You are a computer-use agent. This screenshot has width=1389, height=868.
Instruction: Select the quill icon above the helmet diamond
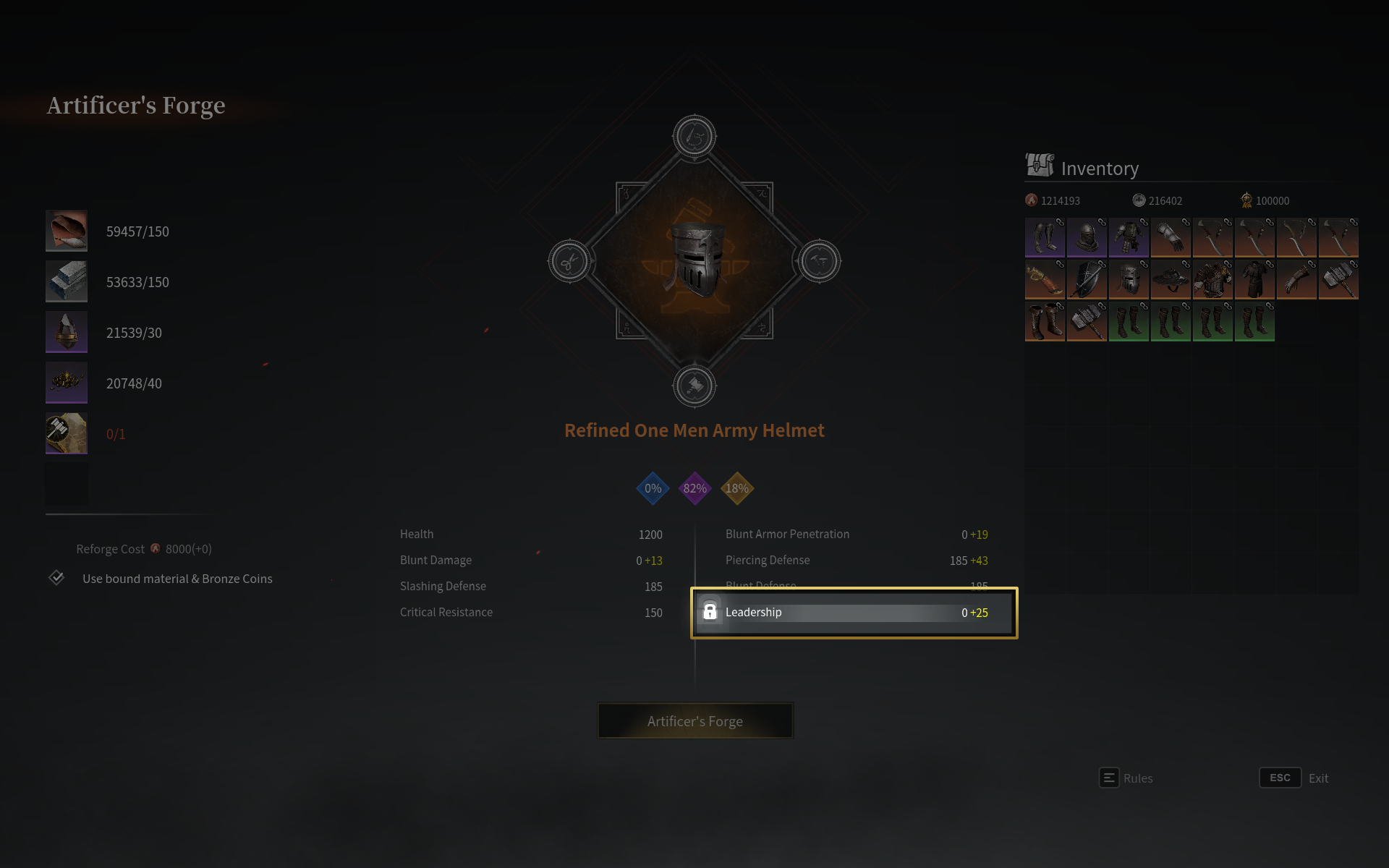(694, 135)
